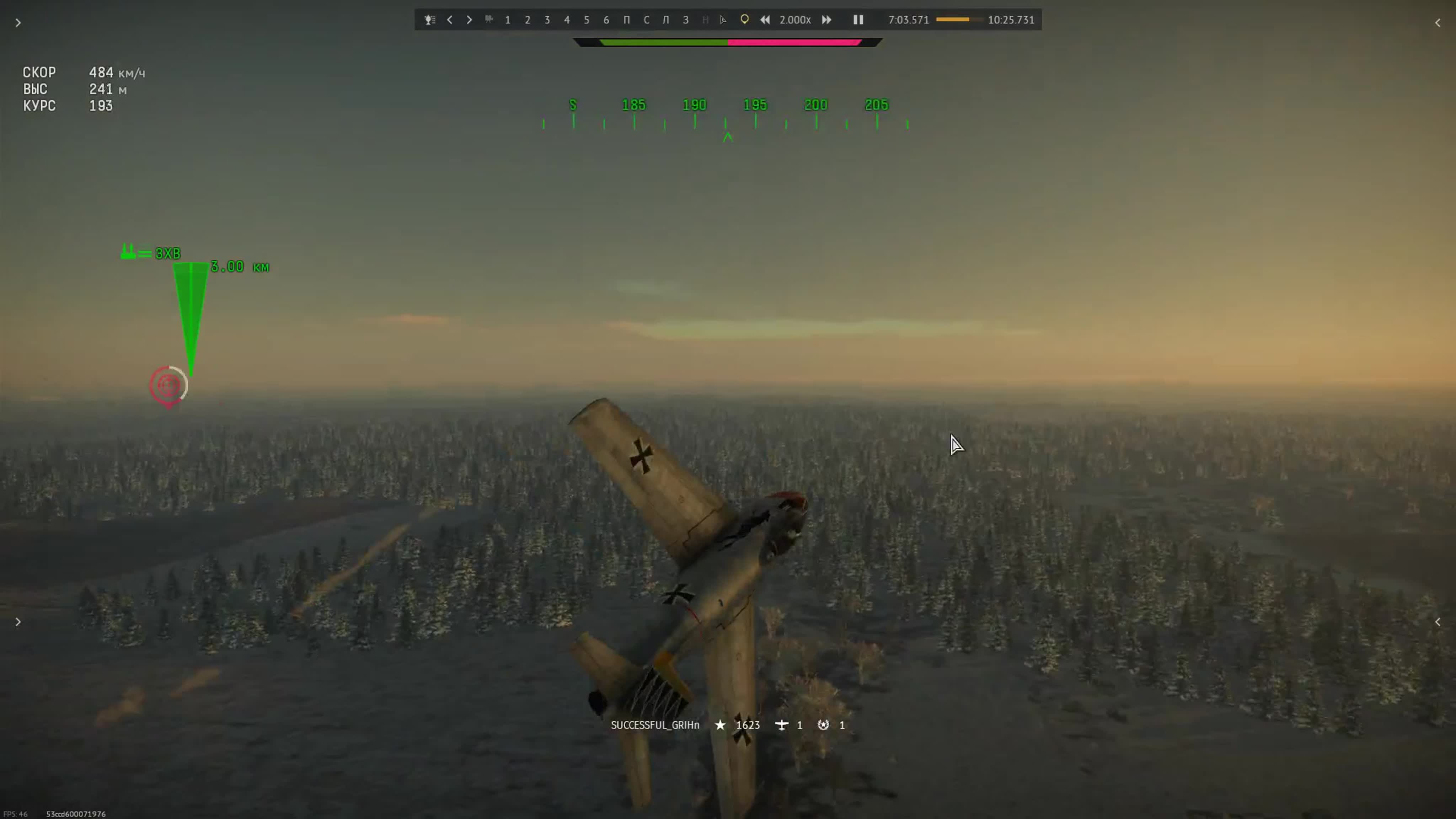Screen dimensions: 1456x819
Task: Select camera preset 6
Action: click(606, 20)
